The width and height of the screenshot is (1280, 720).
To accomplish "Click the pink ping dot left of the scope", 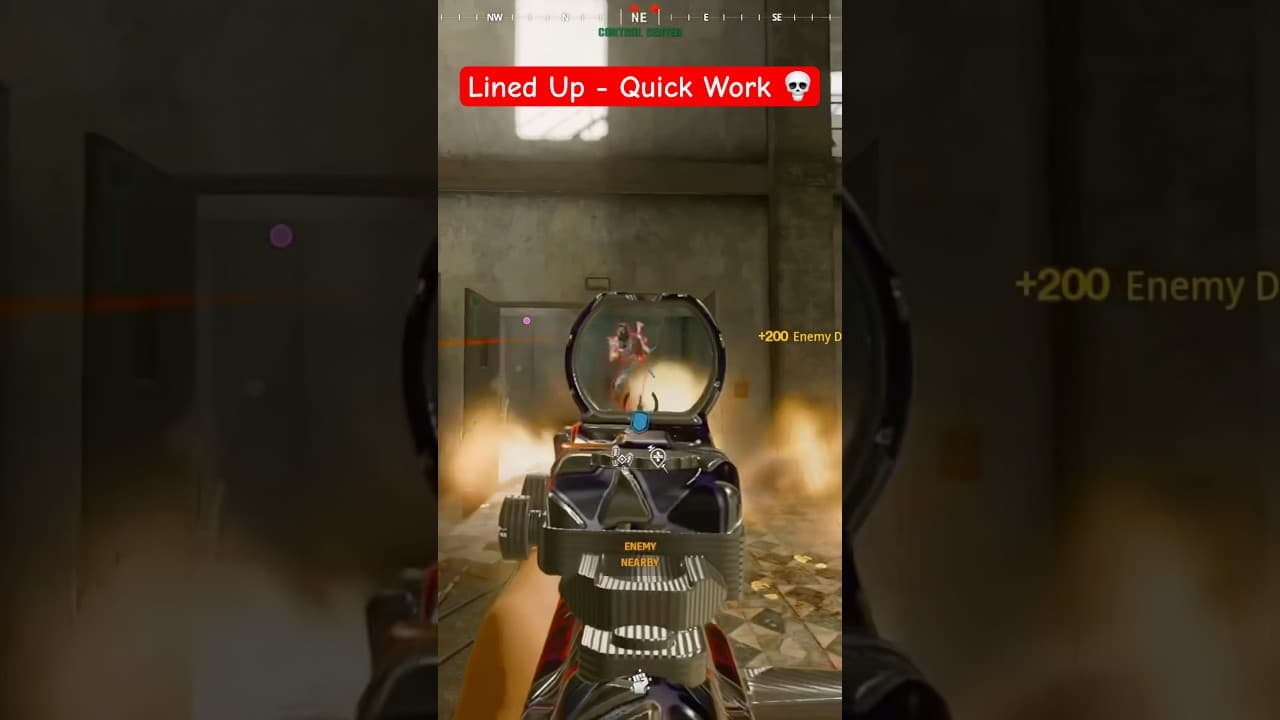I will tap(525, 319).
